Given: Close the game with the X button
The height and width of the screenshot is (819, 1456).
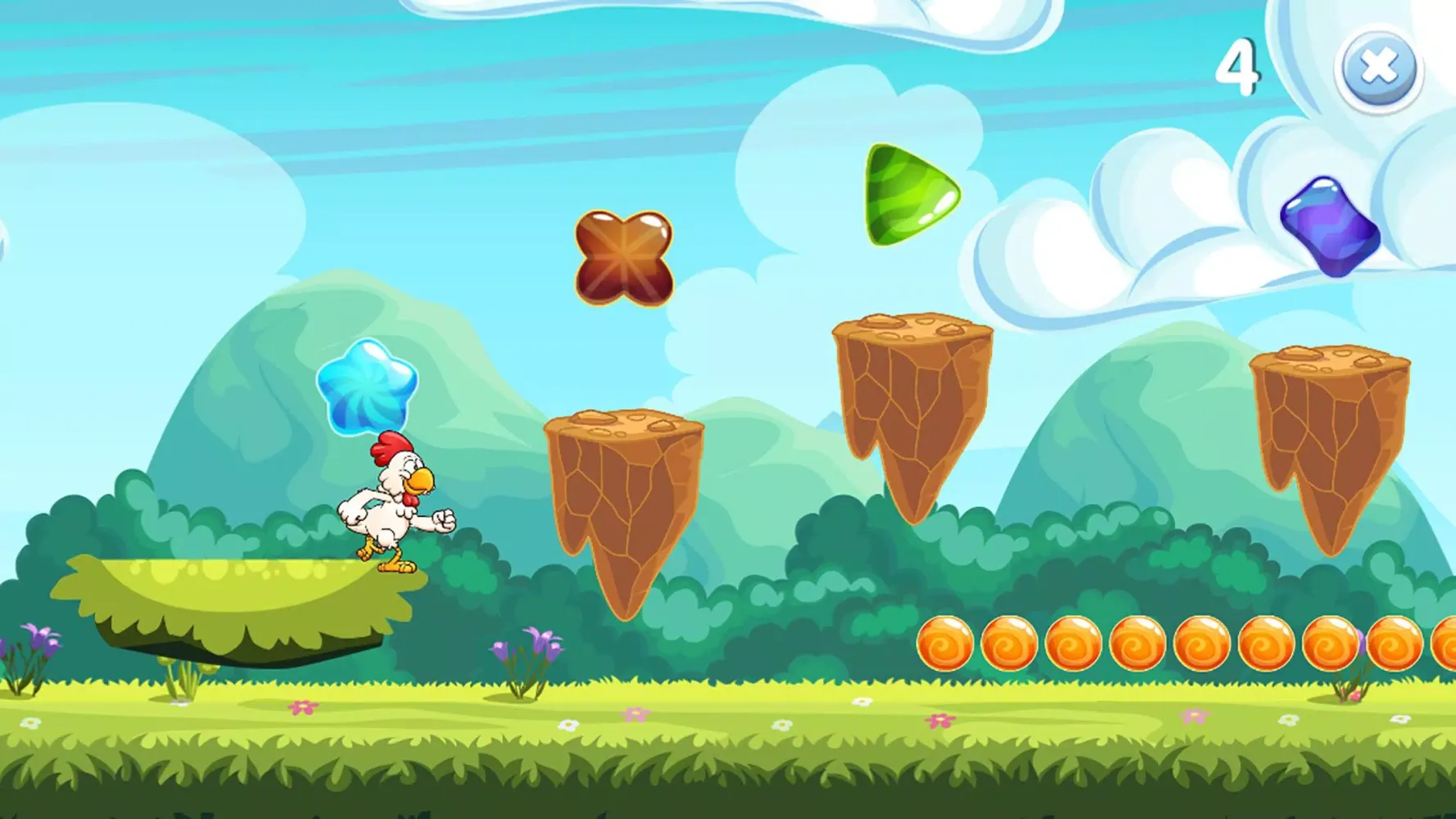Looking at the screenshot, I should pos(1379,69).
